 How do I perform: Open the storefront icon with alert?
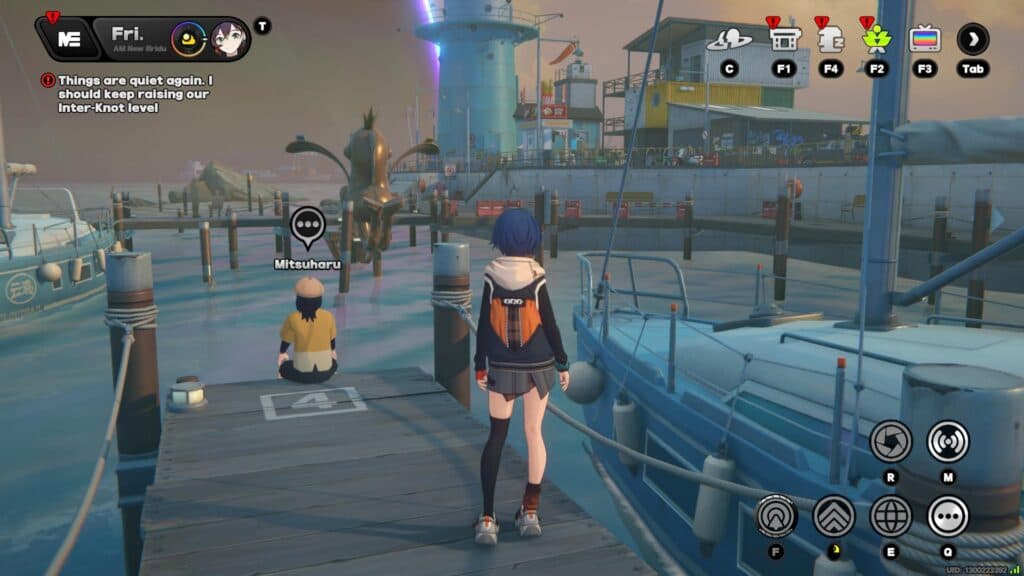click(x=785, y=39)
